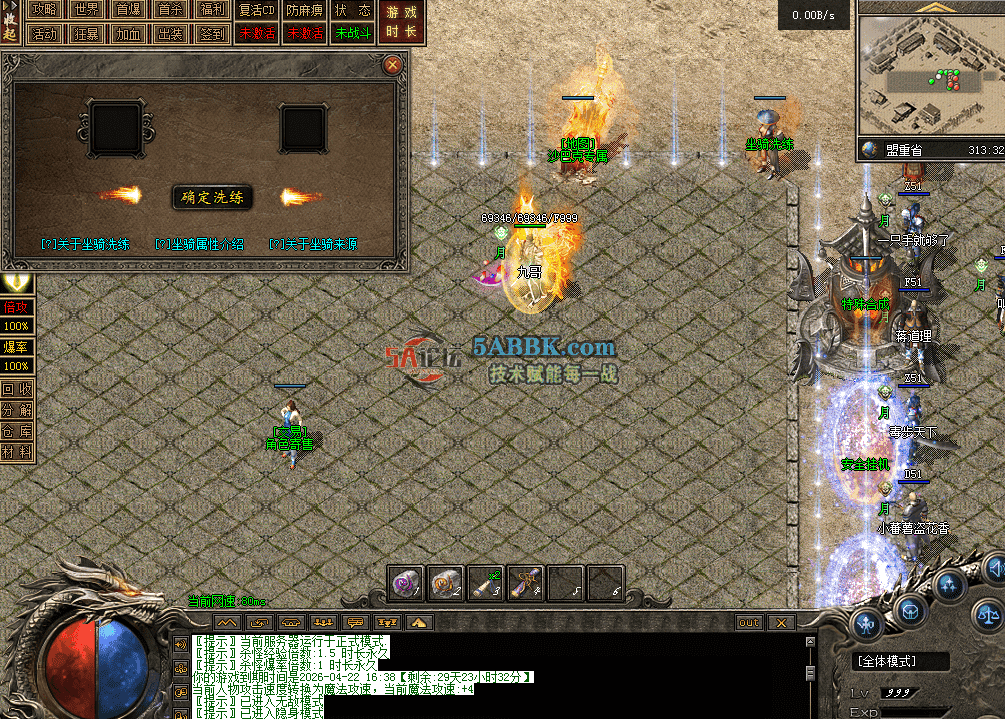The width and height of the screenshot is (1005, 719).
Task: Open the 攻略 guide menu
Action: tap(44, 10)
